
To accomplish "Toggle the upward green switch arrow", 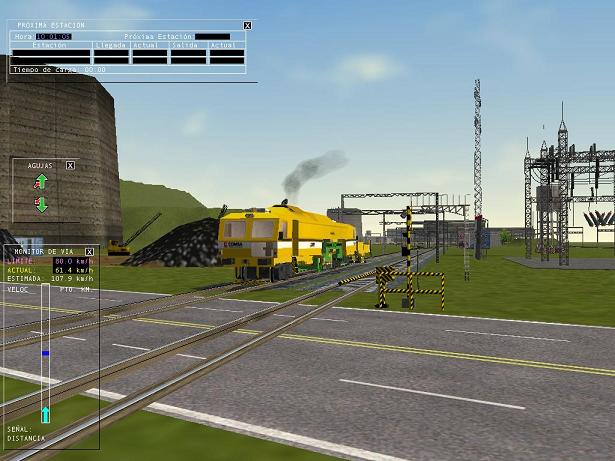I will [x=41, y=182].
